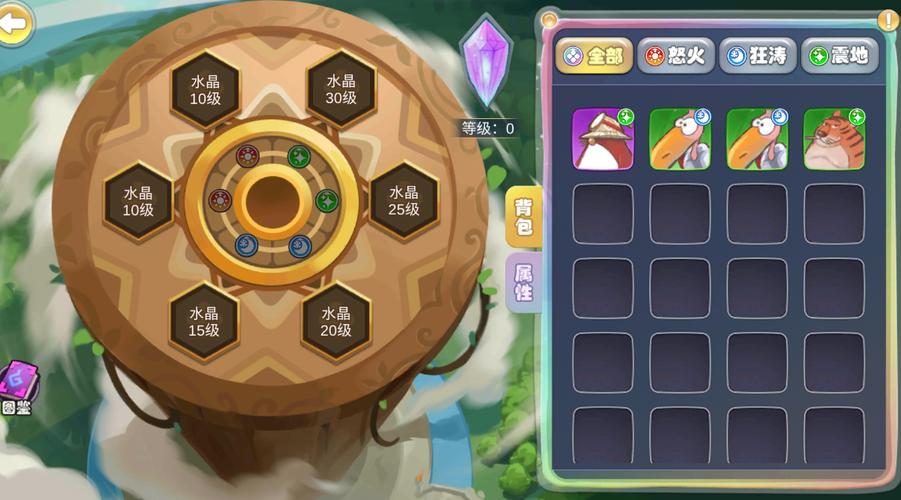Select the straw-hat penguin item
The image size is (901, 500).
click(x=602, y=139)
